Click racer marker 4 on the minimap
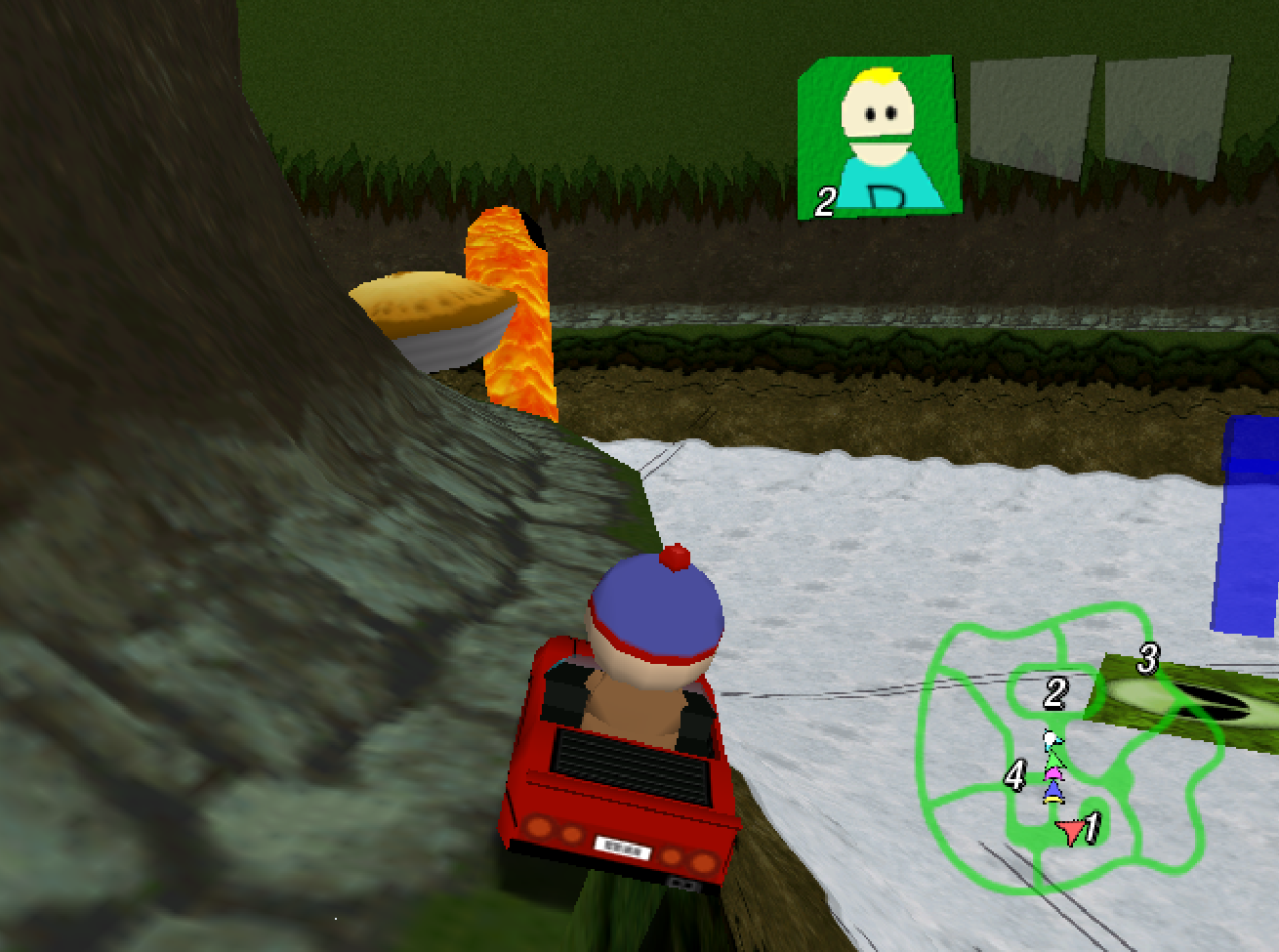Viewport: 1279px width, 952px height. tap(1015, 774)
